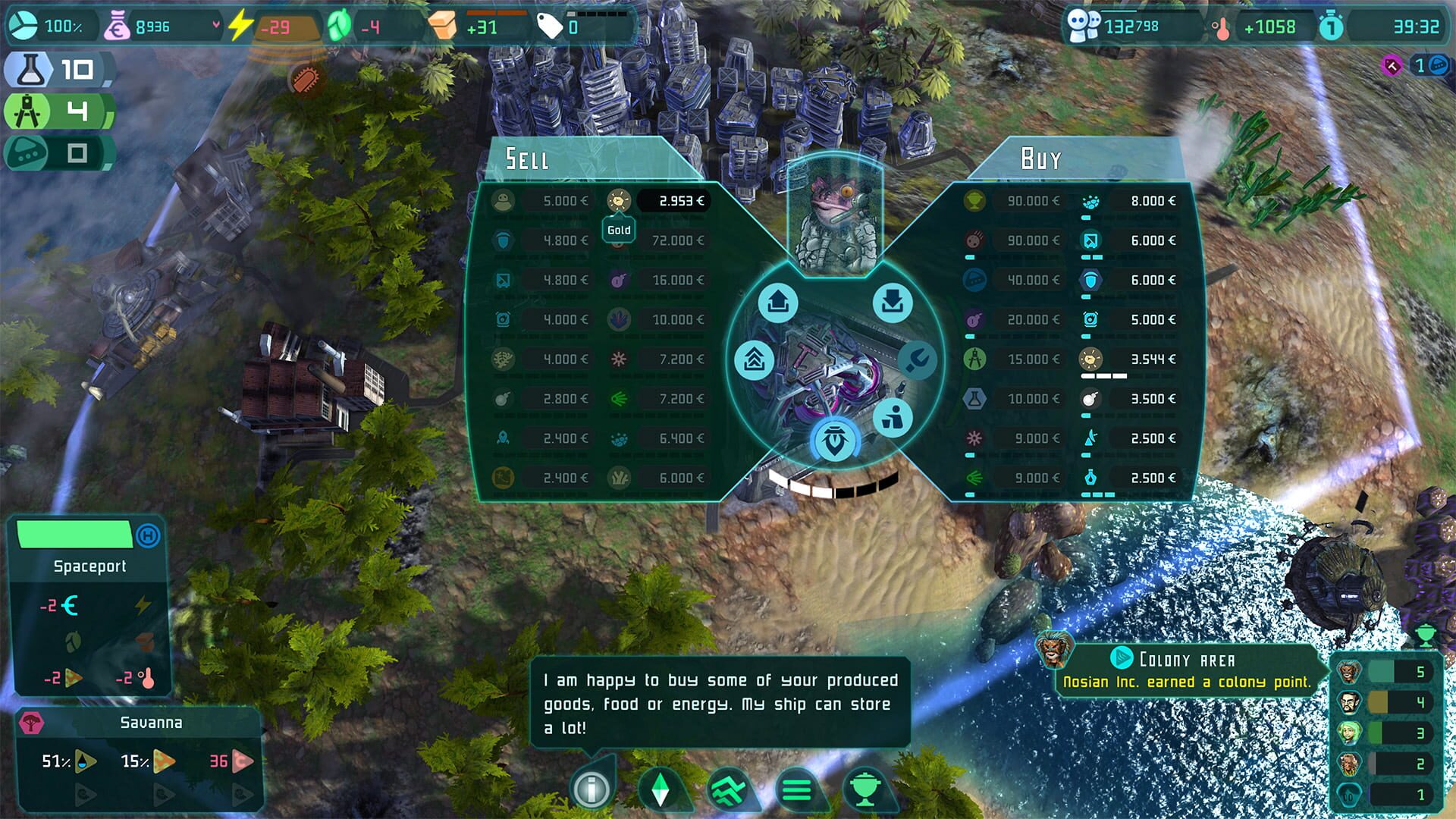Select the research flask icon showing 10

30,70
